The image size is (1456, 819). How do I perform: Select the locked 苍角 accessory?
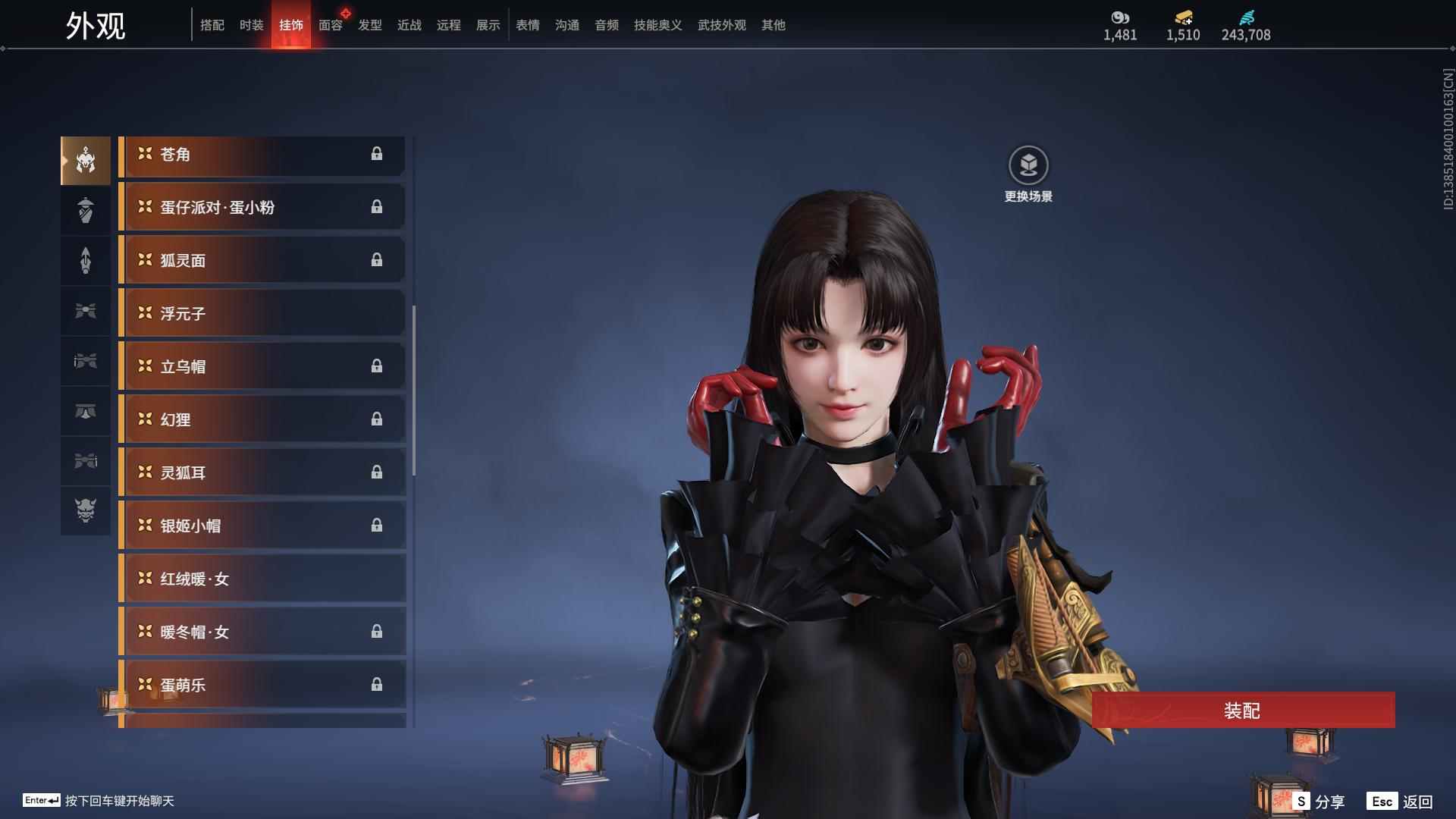262,155
